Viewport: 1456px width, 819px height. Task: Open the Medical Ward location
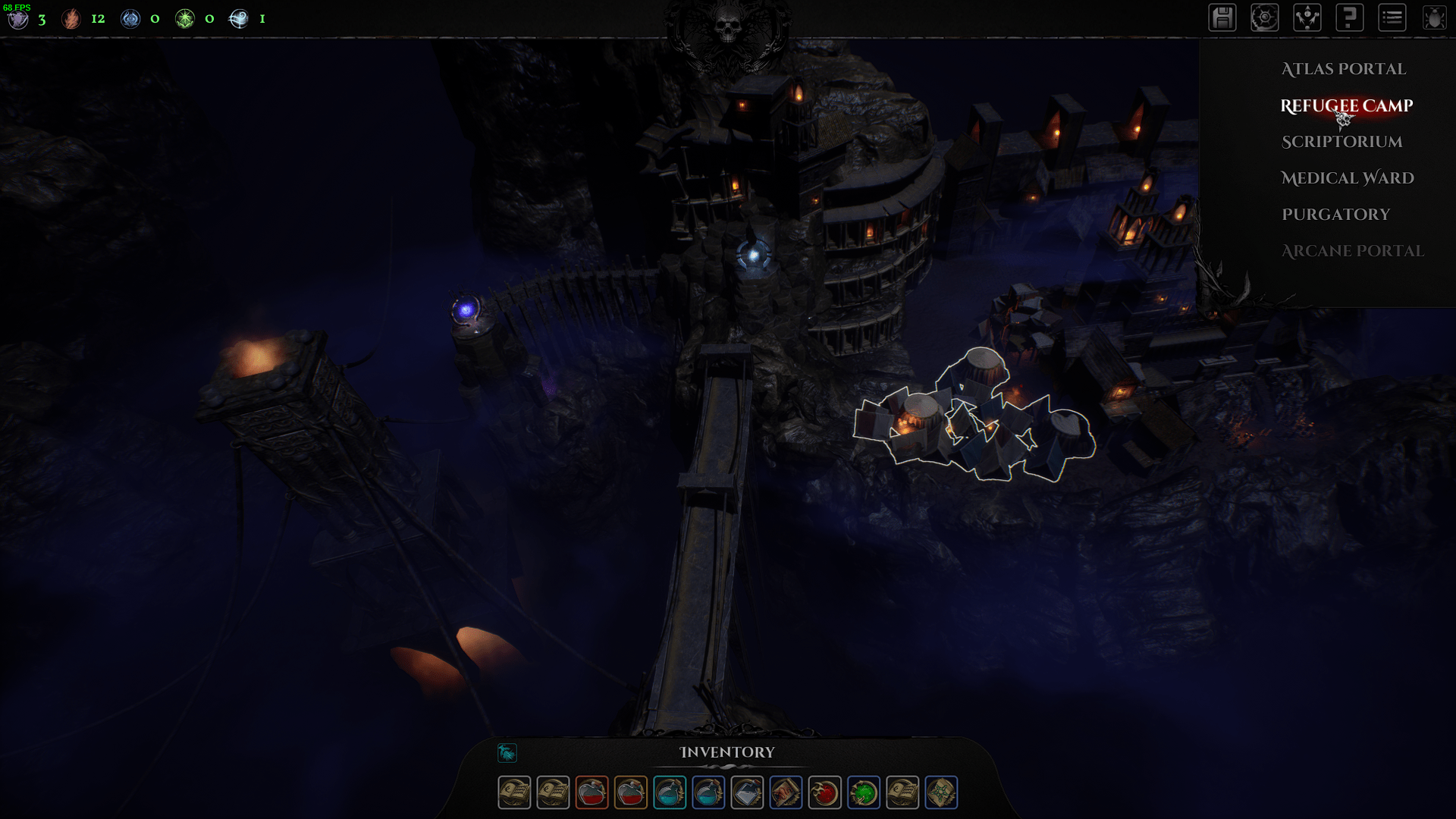point(1347,178)
